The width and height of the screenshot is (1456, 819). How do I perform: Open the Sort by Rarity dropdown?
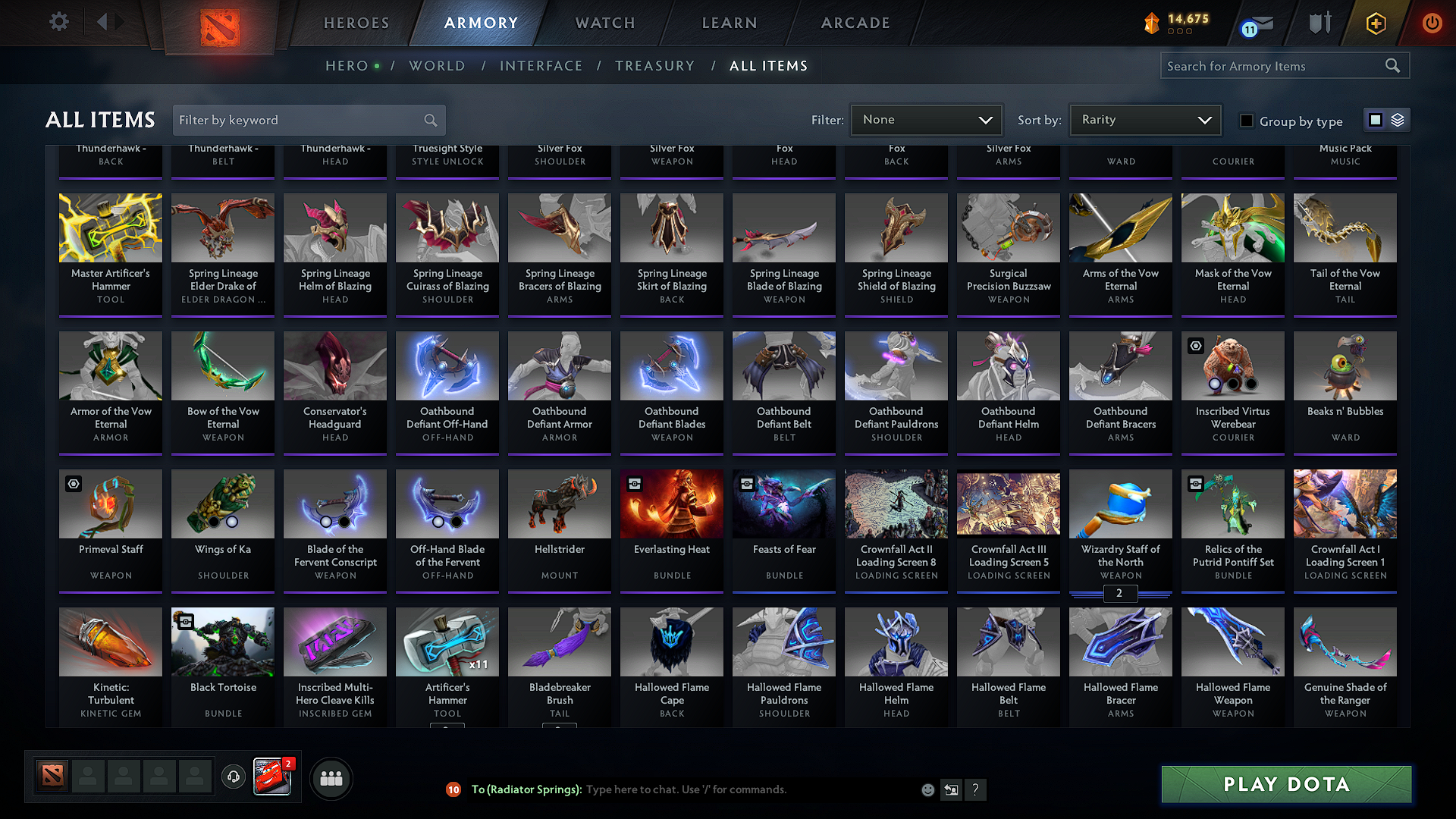[1144, 120]
